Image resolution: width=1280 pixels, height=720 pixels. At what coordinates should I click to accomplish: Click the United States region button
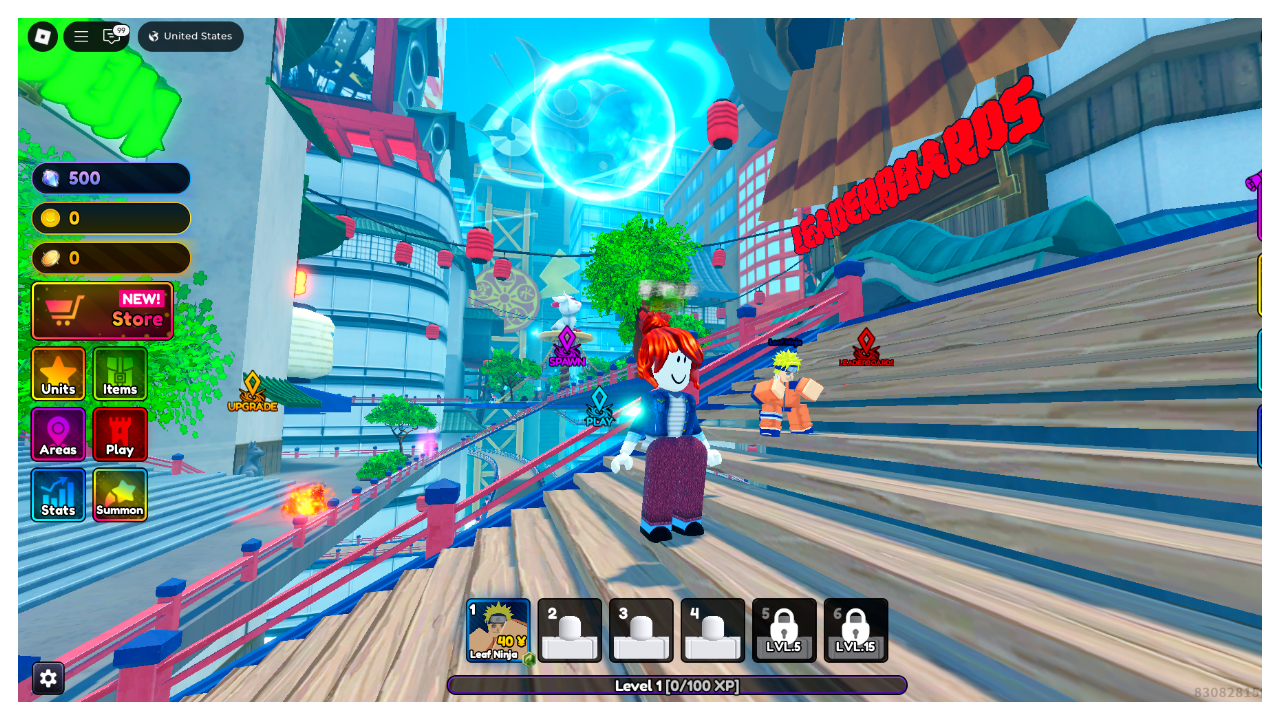point(190,37)
